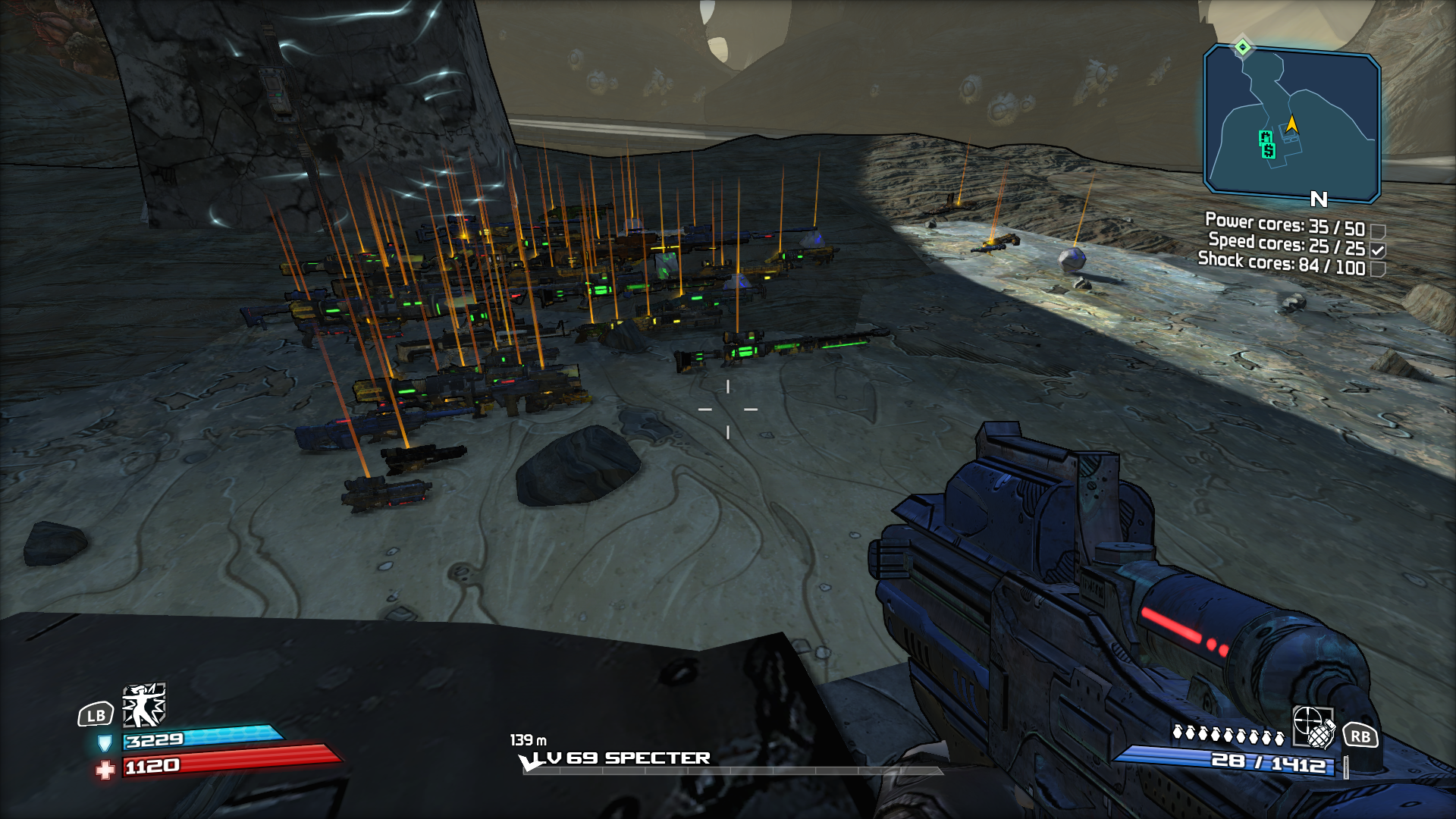The height and width of the screenshot is (819, 1456).
Task: Click the Power cores objective checkbox
Action: [x=1378, y=231]
